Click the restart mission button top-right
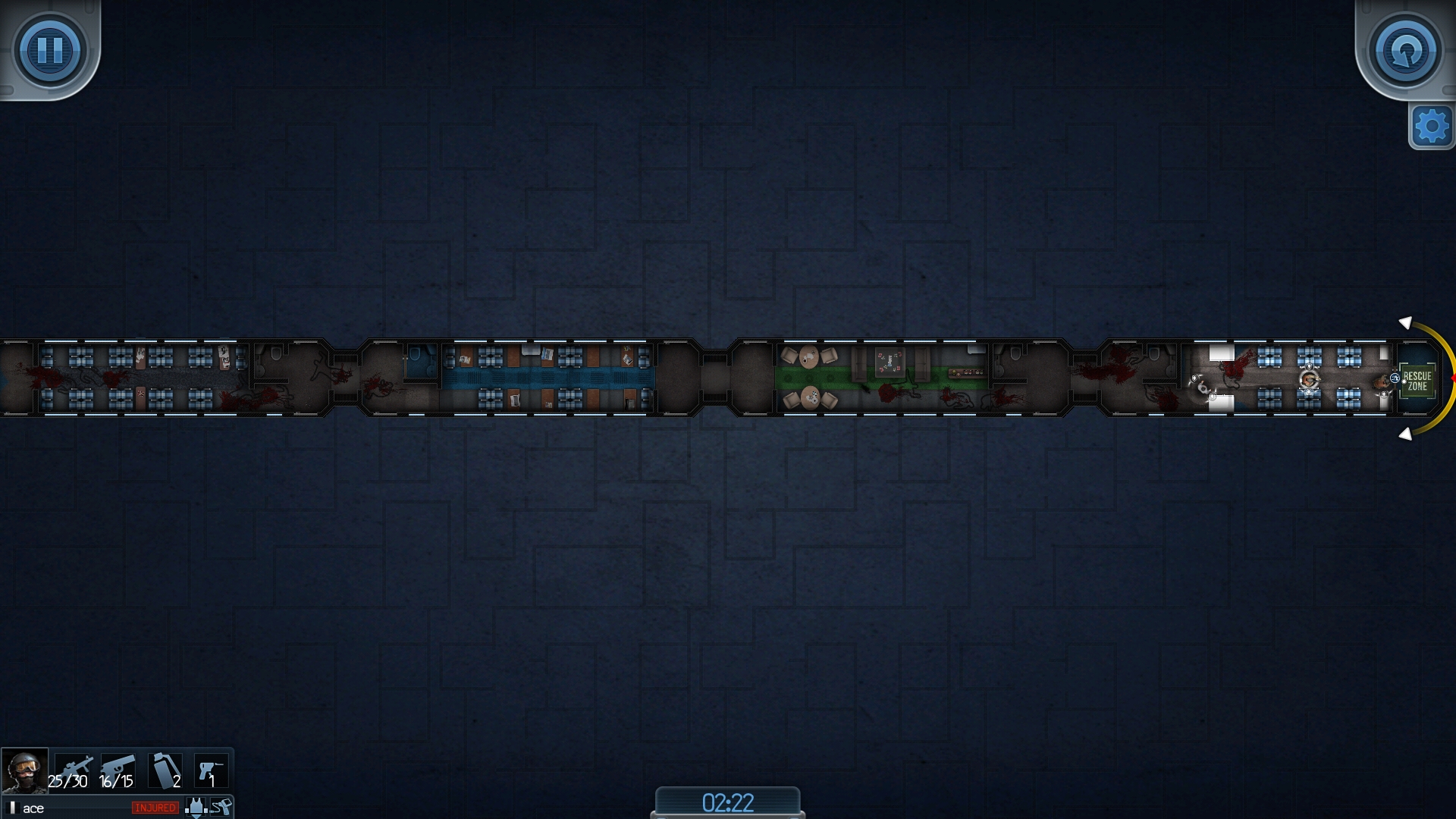Image resolution: width=1456 pixels, height=819 pixels. [1407, 49]
